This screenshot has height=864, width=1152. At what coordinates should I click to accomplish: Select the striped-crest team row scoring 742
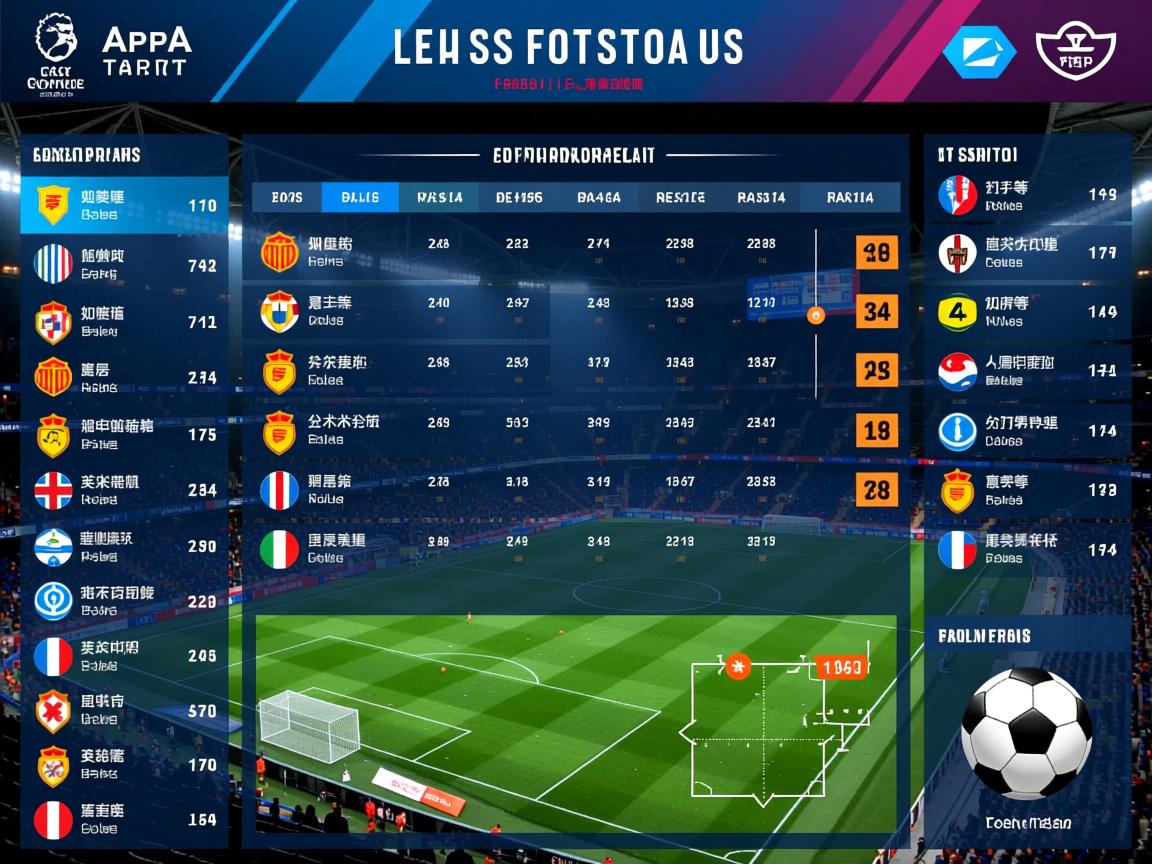(x=125, y=264)
